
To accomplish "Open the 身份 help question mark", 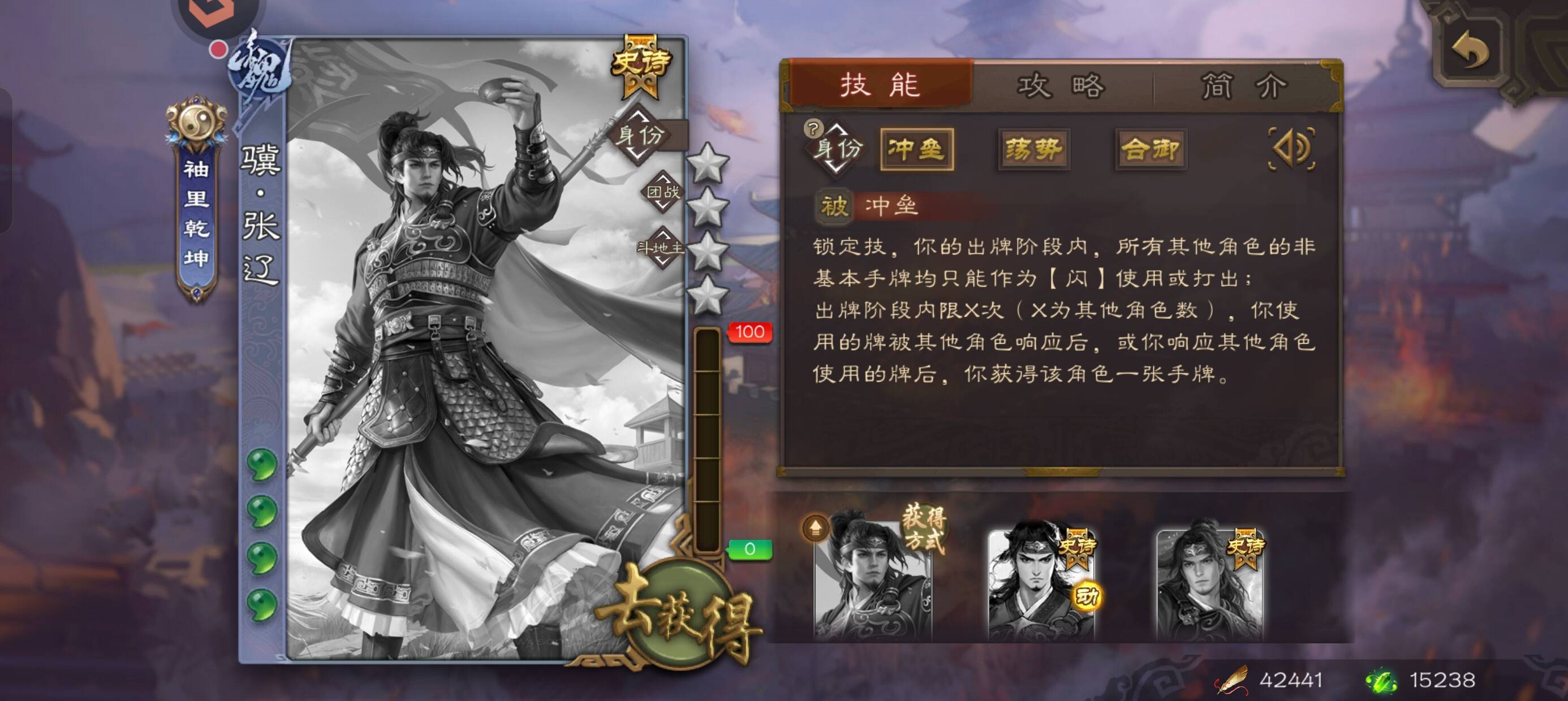I will click(813, 128).
